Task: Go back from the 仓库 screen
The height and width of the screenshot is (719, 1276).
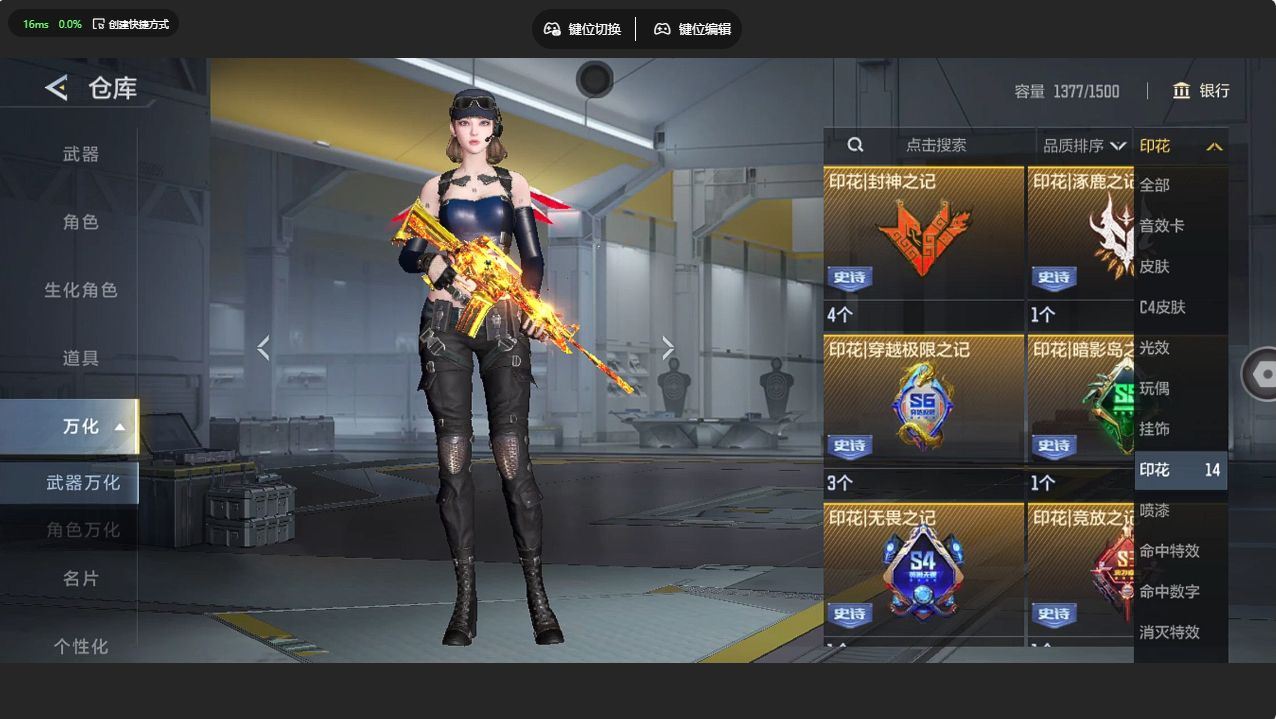Action: point(56,88)
